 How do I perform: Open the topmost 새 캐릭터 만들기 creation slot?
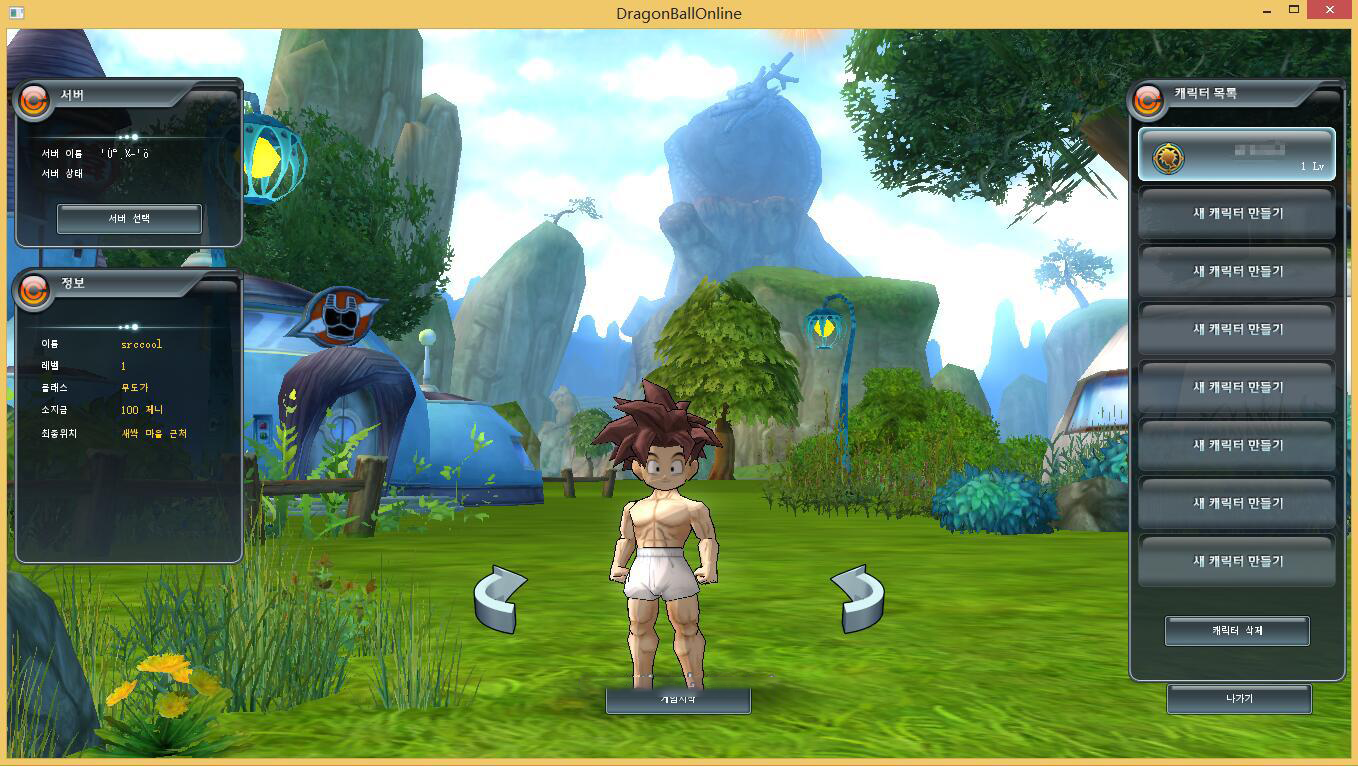click(1236, 214)
